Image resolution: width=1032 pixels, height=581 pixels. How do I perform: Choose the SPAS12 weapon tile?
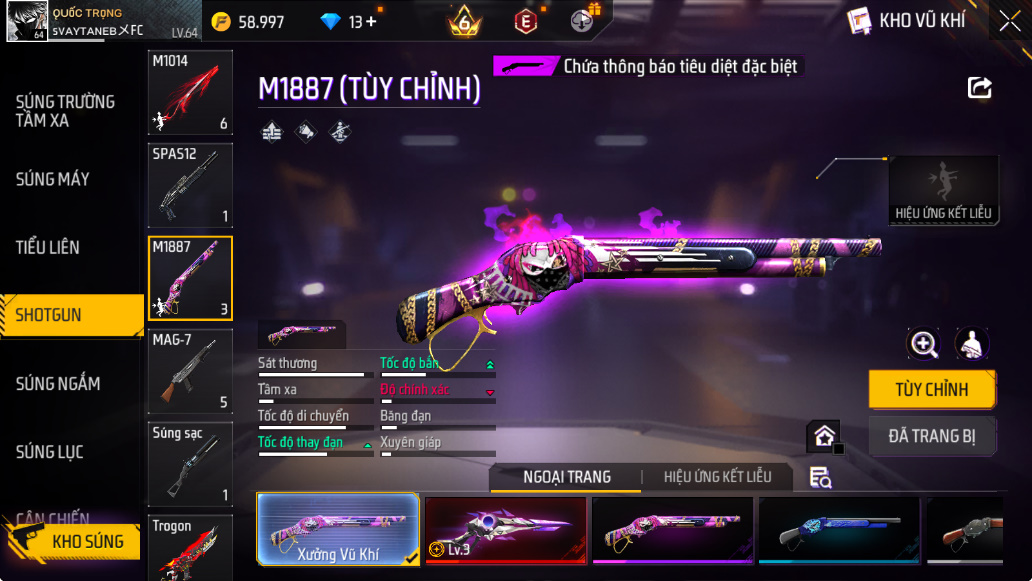[190, 185]
